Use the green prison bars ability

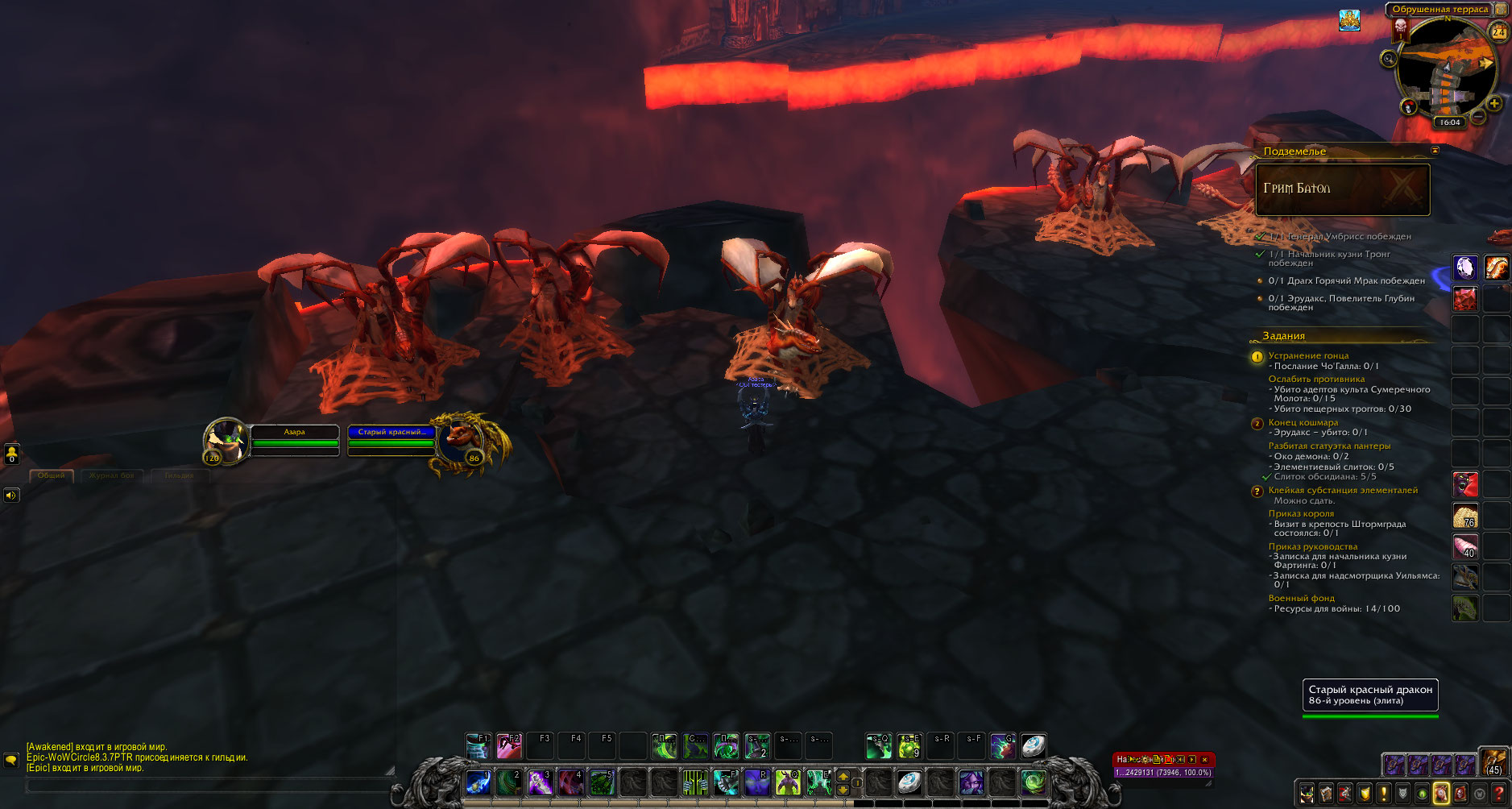[x=694, y=782]
